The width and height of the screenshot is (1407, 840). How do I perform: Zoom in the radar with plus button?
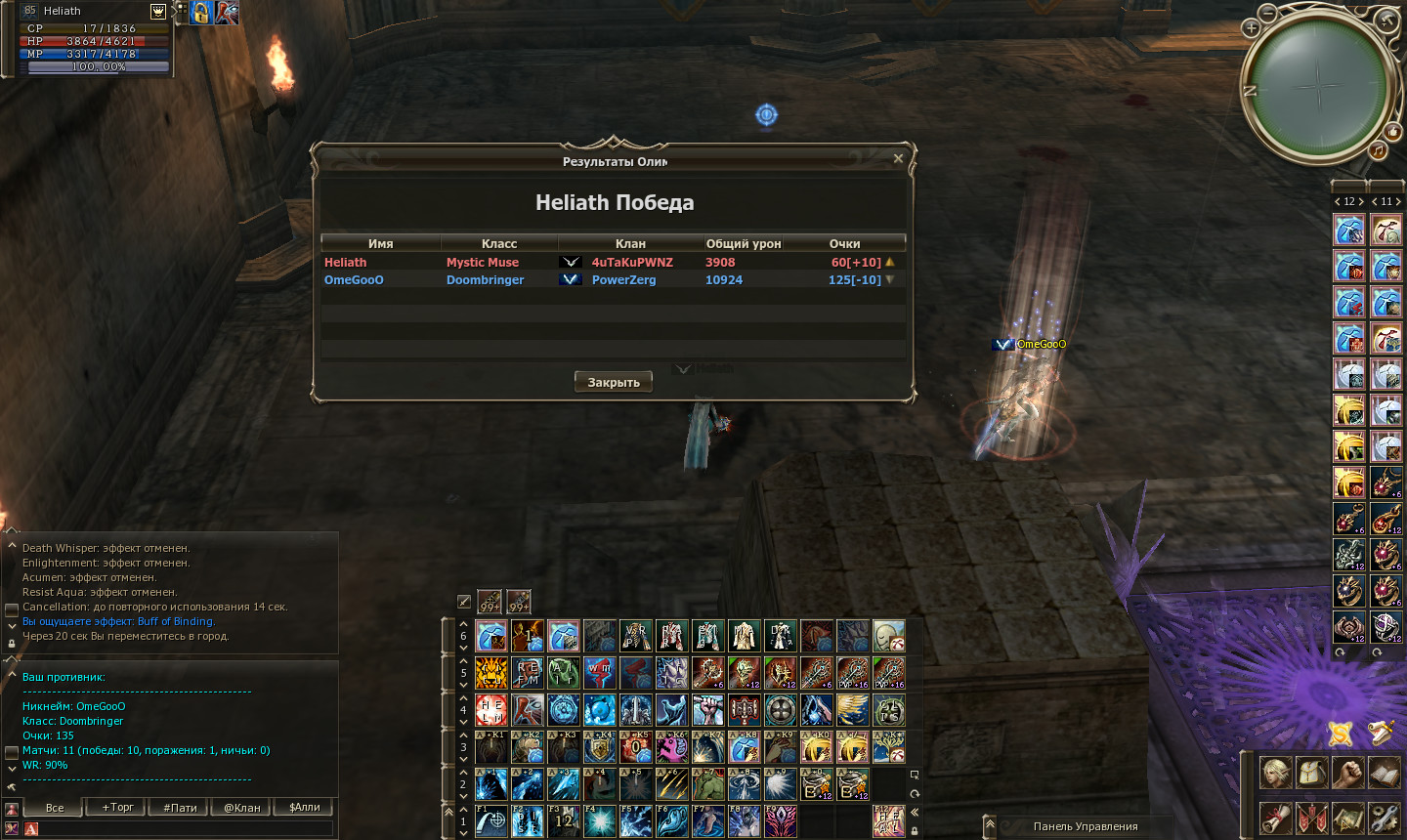(1251, 28)
